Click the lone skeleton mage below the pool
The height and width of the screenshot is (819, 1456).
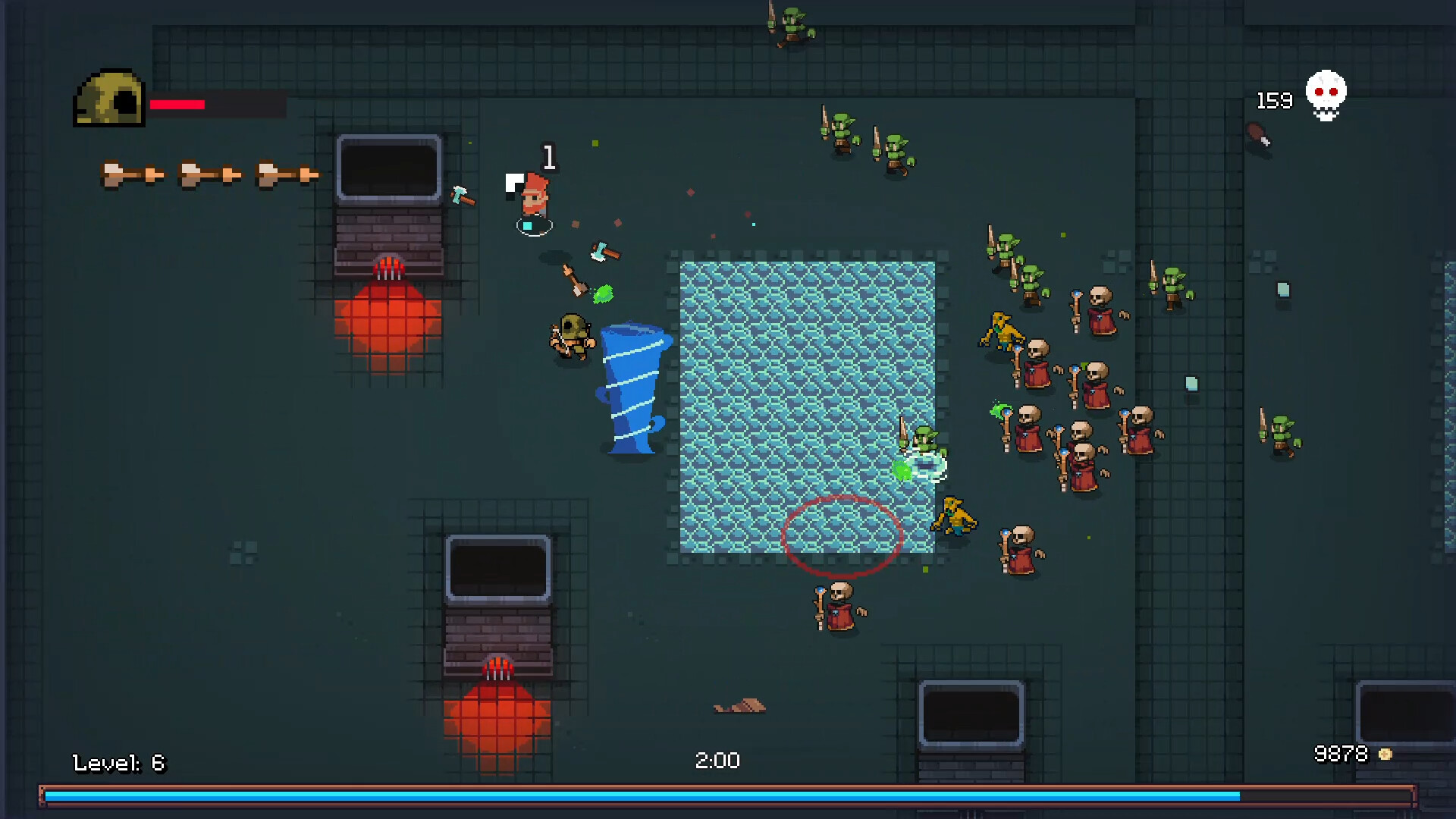(839, 607)
